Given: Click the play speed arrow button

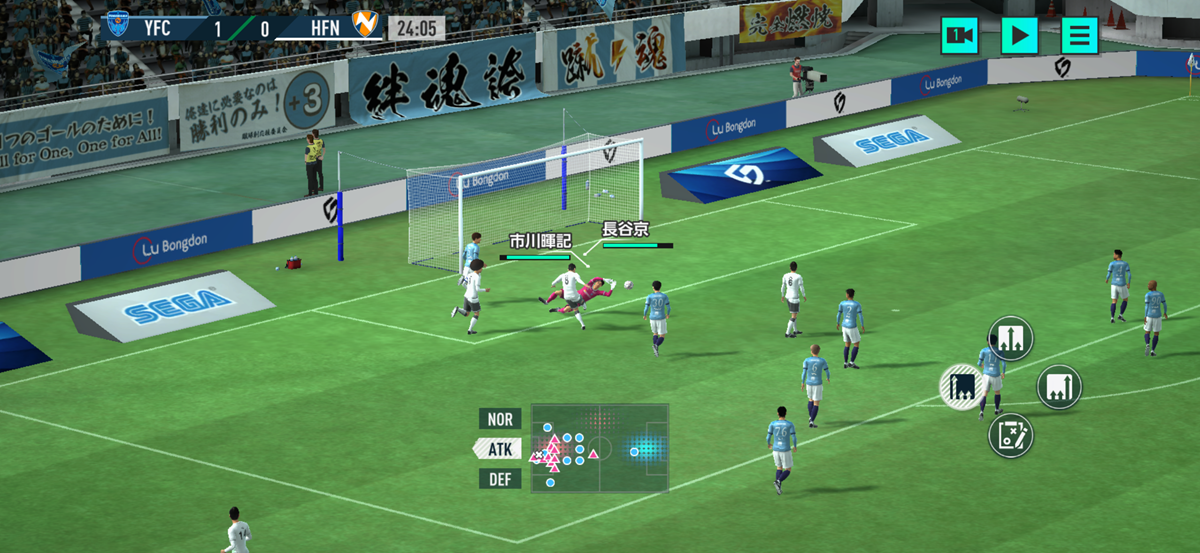Looking at the screenshot, I should (x=1019, y=36).
